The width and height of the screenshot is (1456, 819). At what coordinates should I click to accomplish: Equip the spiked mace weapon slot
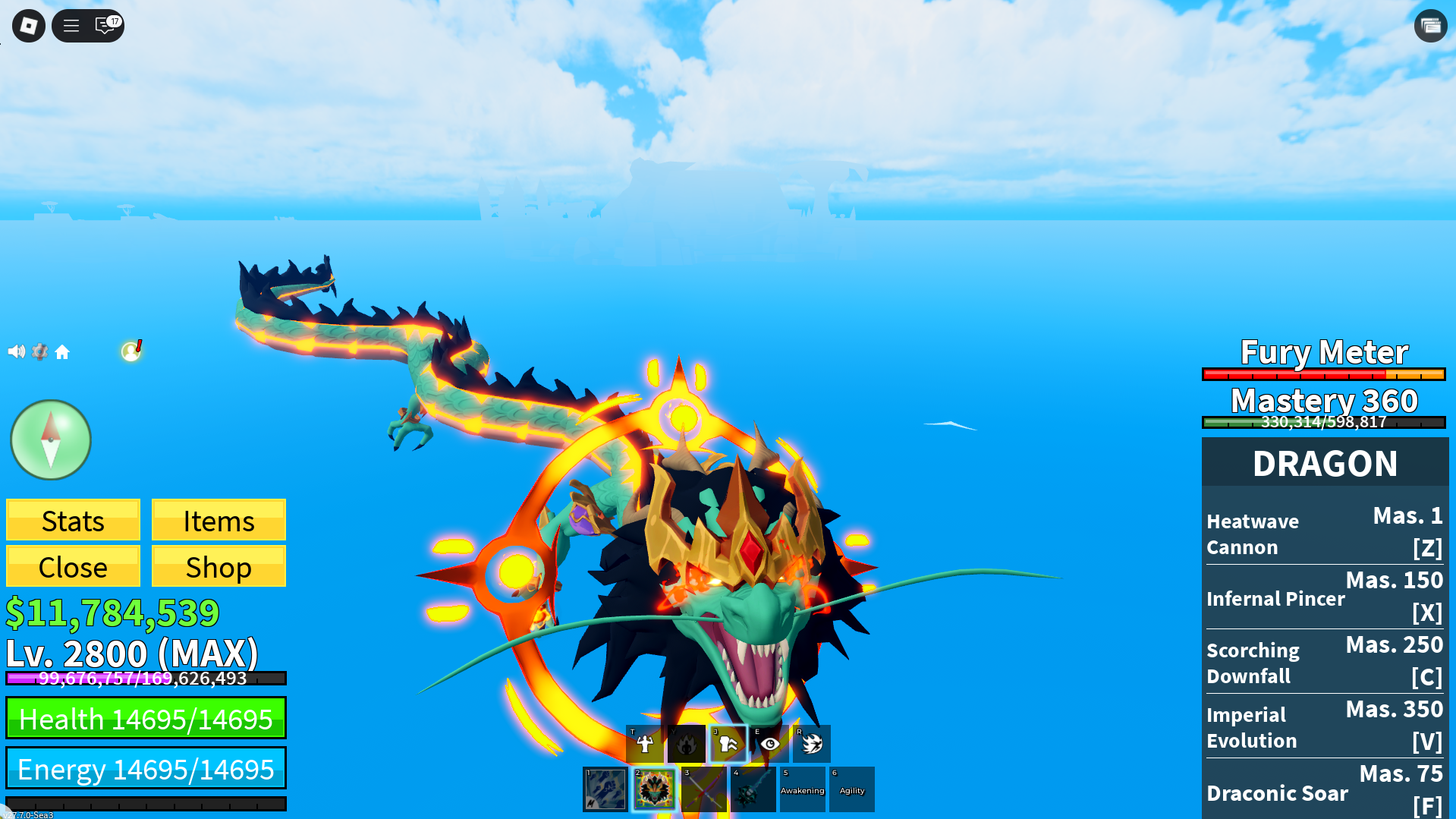pos(753,789)
